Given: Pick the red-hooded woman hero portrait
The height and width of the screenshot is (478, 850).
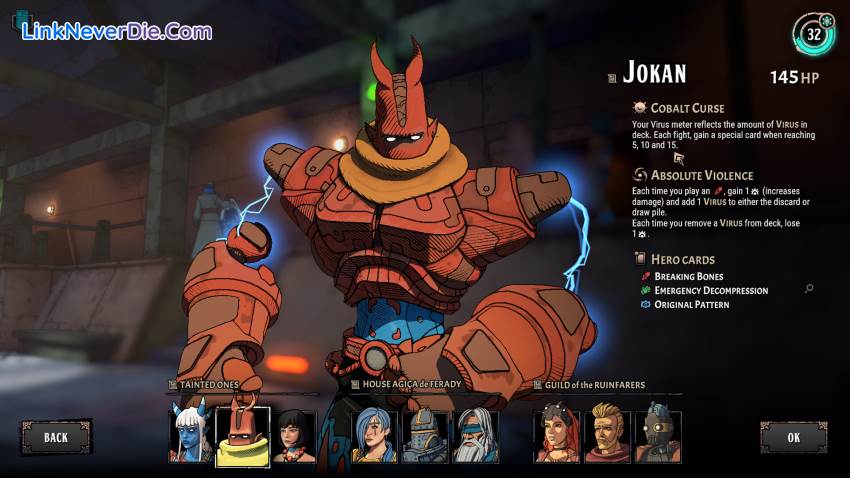Looking at the screenshot, I should [x=556, y=434].
